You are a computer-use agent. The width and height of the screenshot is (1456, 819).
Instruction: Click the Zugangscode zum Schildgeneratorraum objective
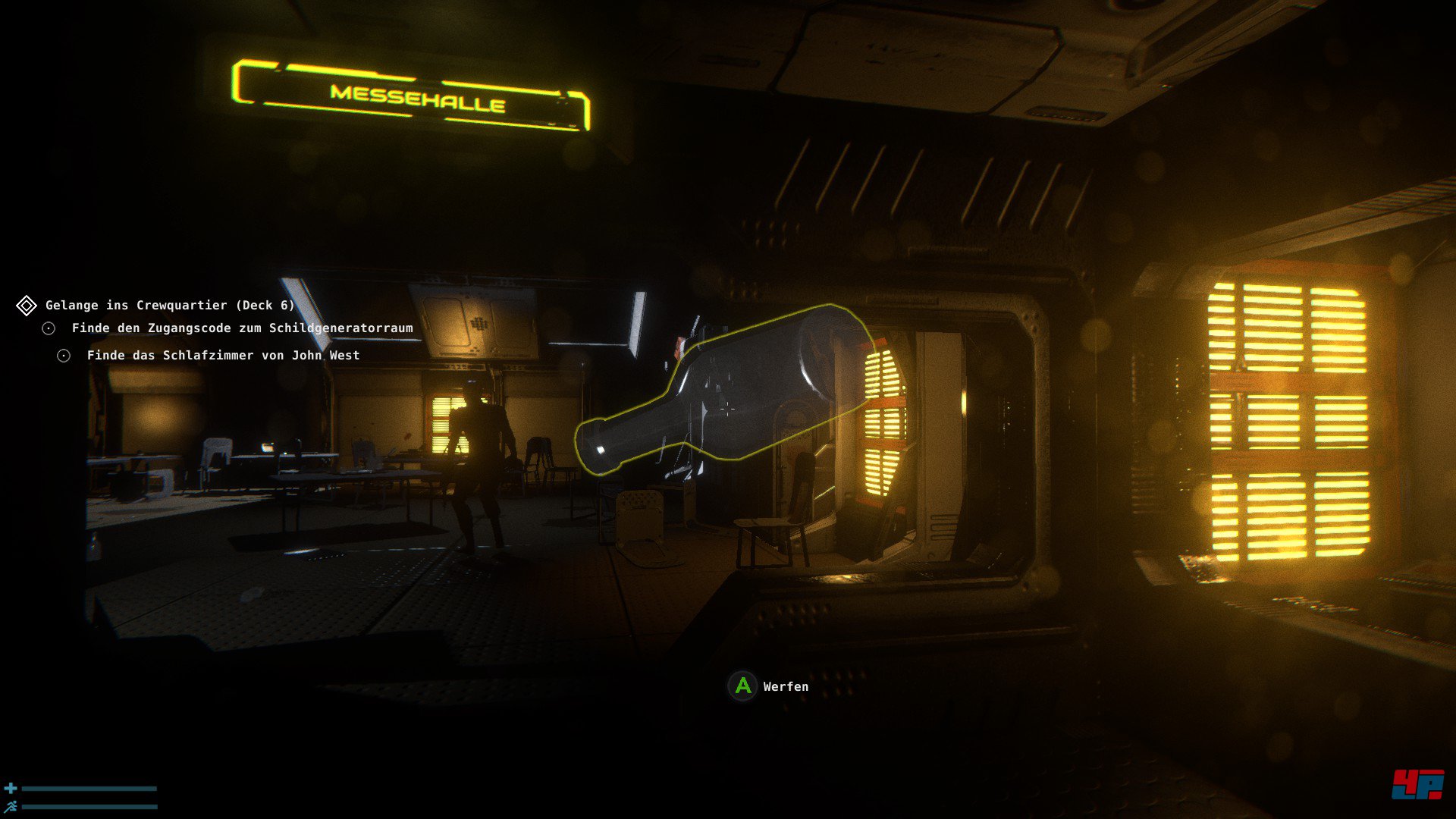point(242,328)
